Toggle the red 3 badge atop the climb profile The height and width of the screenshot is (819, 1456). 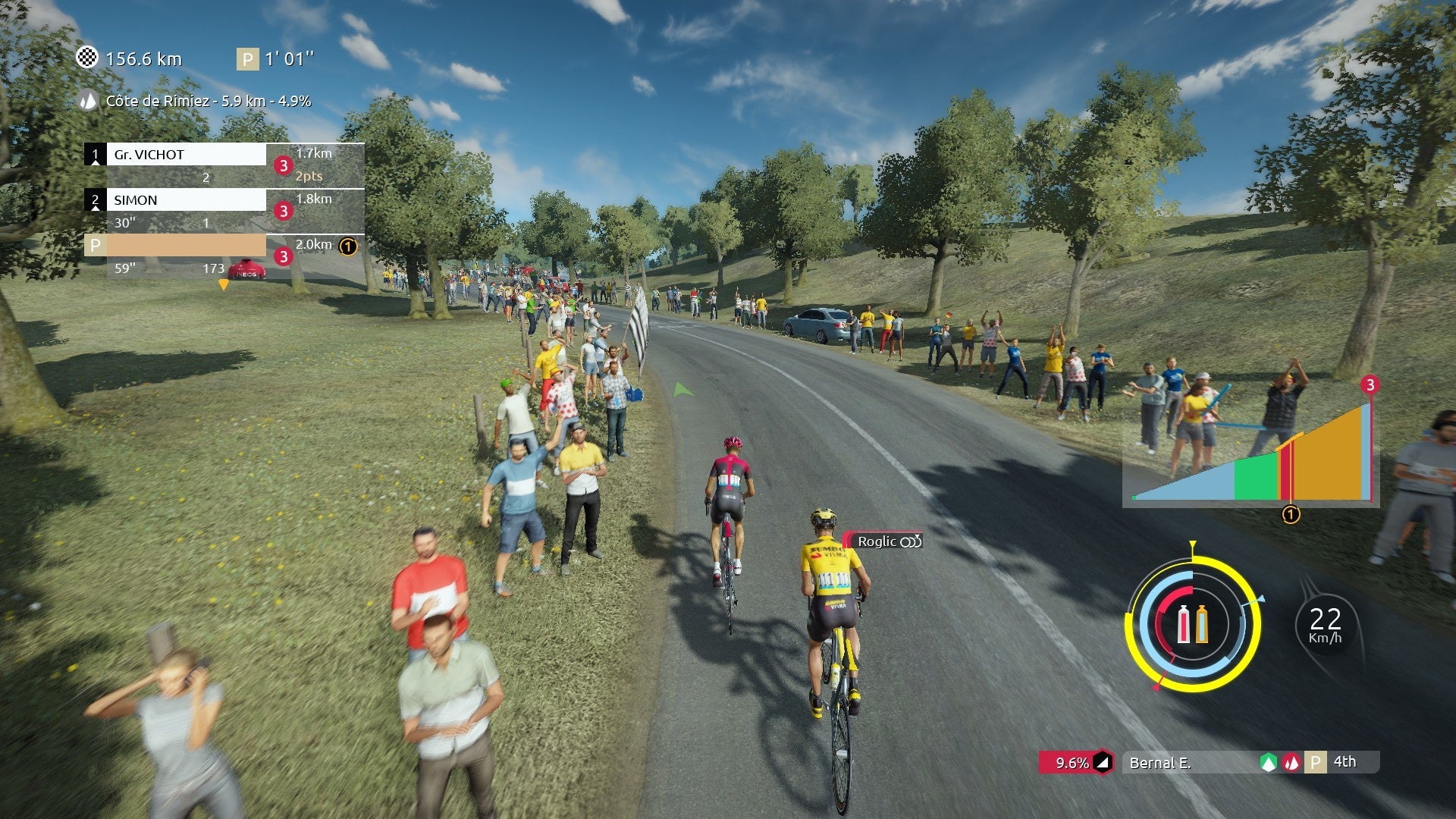pyautogui.click(x=1370, y=385)
